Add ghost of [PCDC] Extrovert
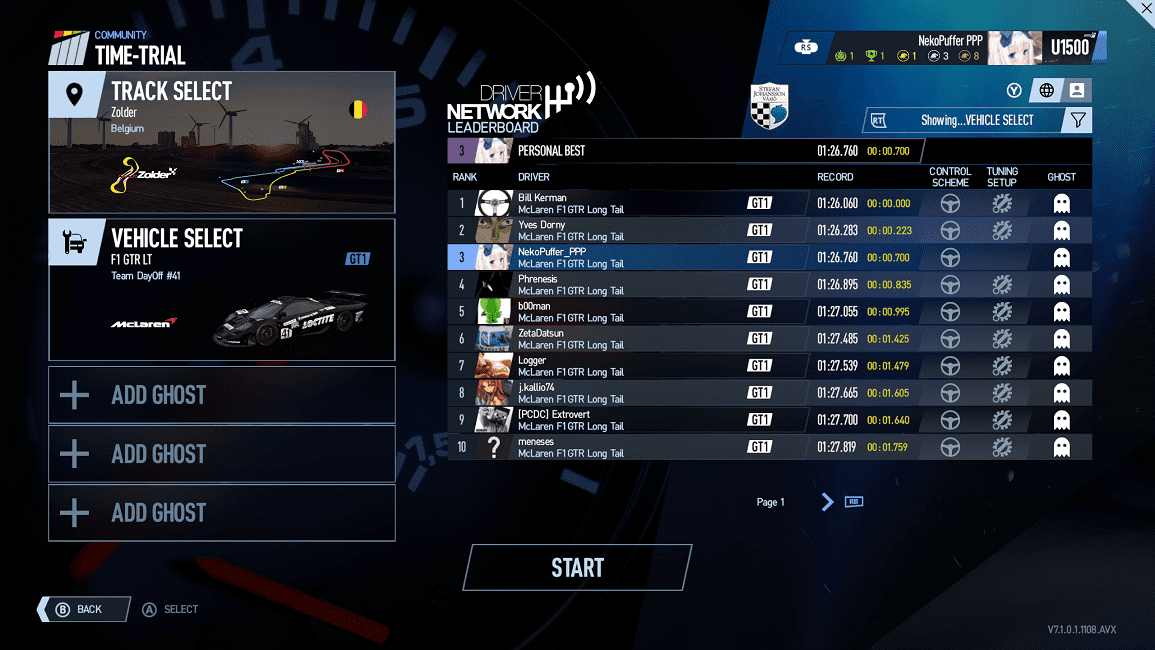1155x650 pixels. [x=1061, y=420]
